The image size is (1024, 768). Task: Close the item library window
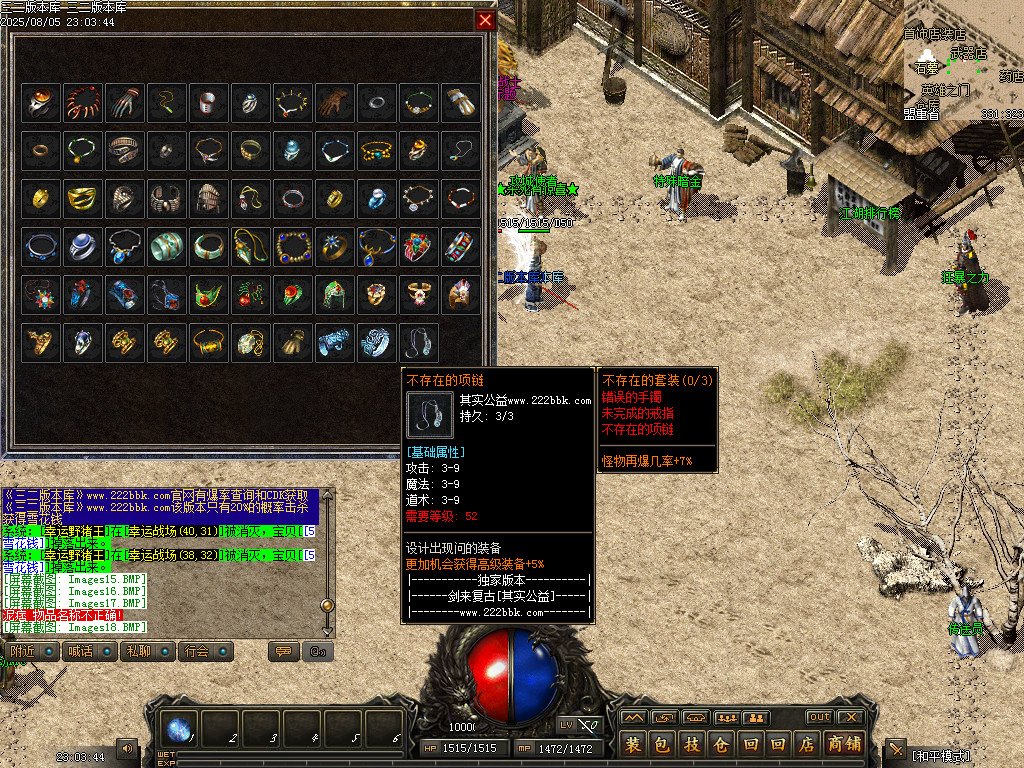pos(485,20)
